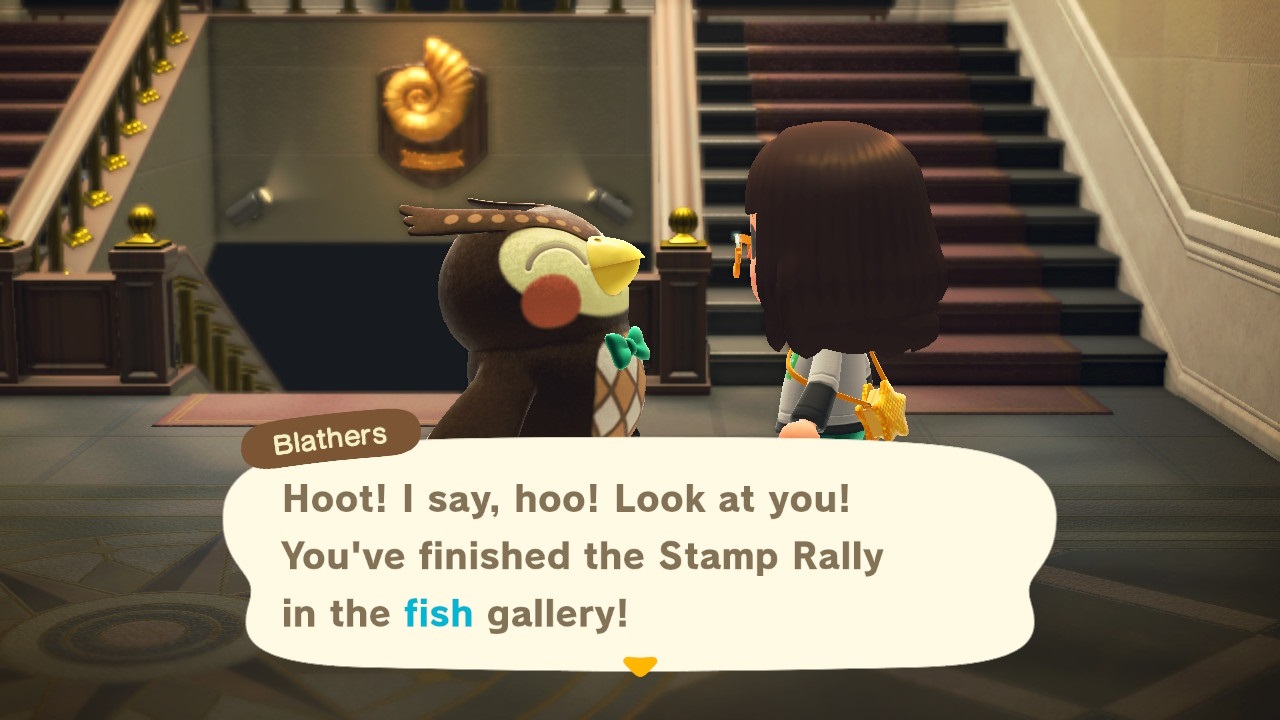Select the Blathers name tag

click(330, 437)
